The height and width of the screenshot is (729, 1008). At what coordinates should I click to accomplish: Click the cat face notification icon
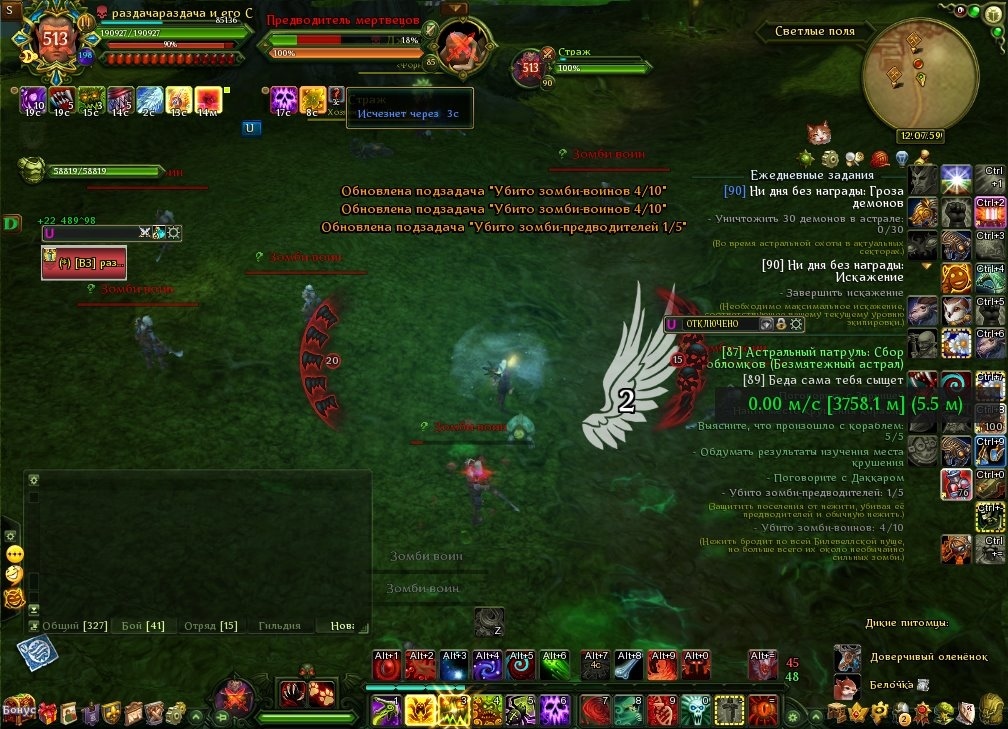(821, 133)
